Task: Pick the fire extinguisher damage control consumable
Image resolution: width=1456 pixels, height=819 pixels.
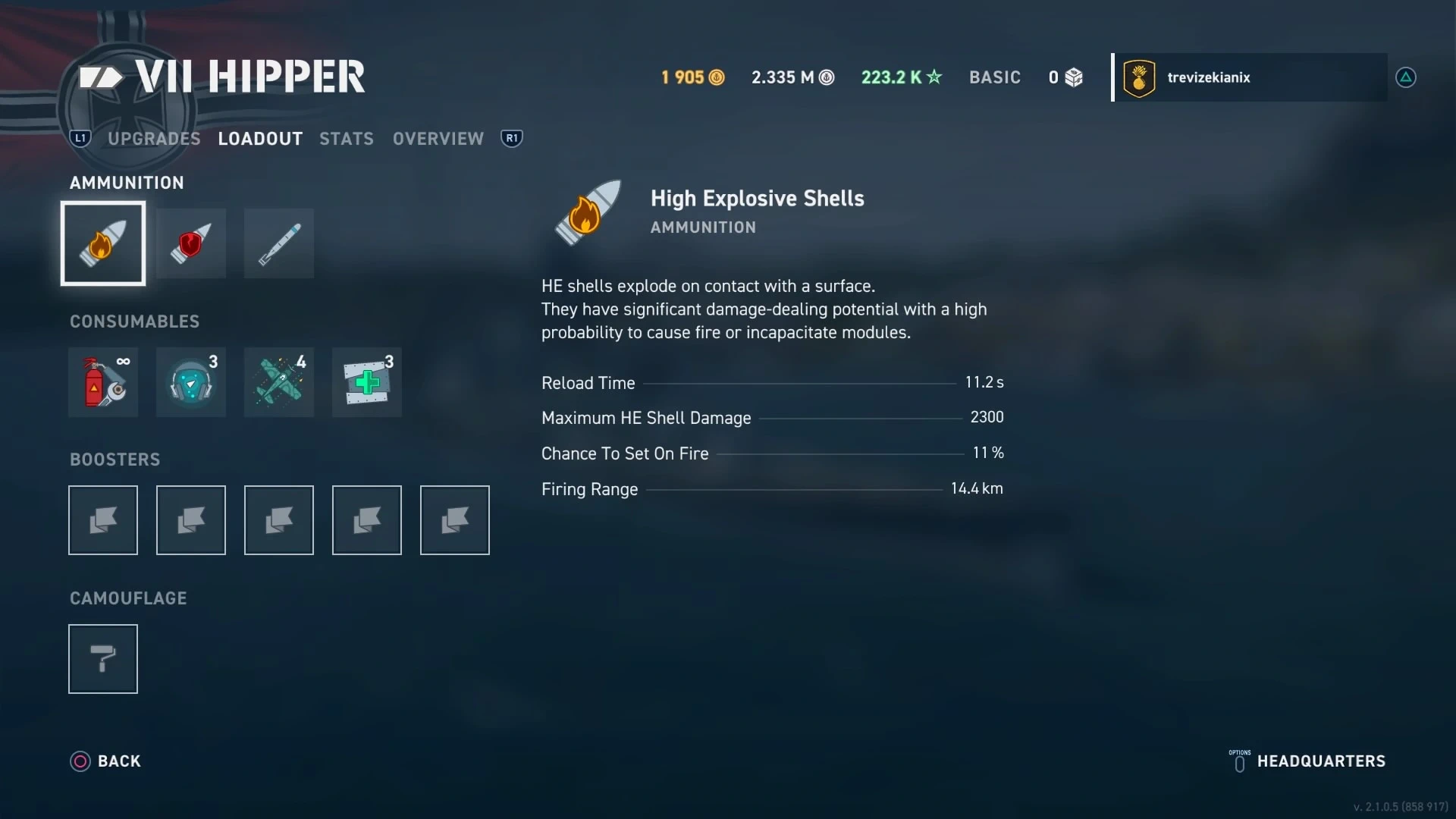Action: tap(103, 382)
